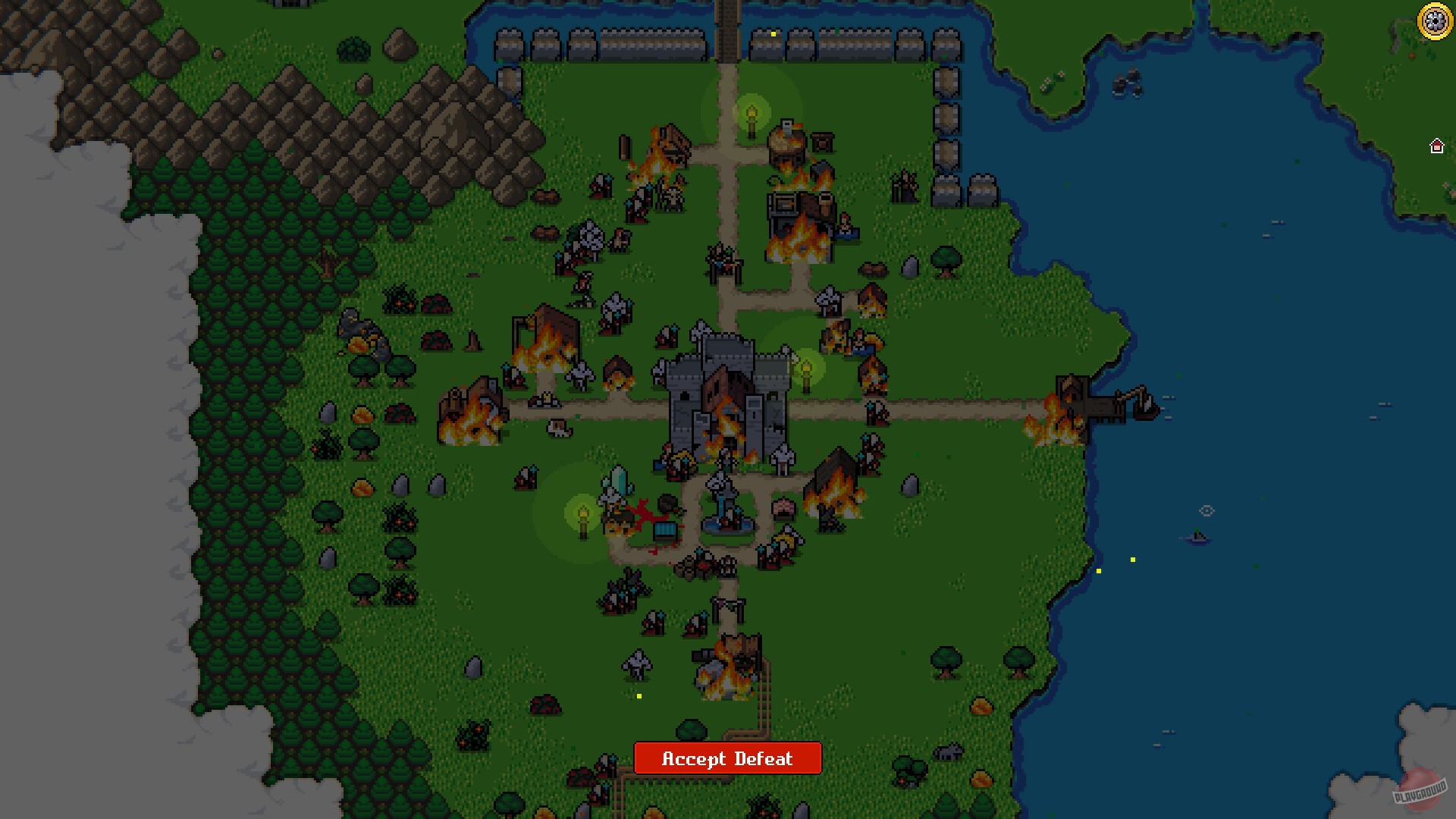
Task: Click the home icon in the top right
Action: click(x=1437, y=146)
